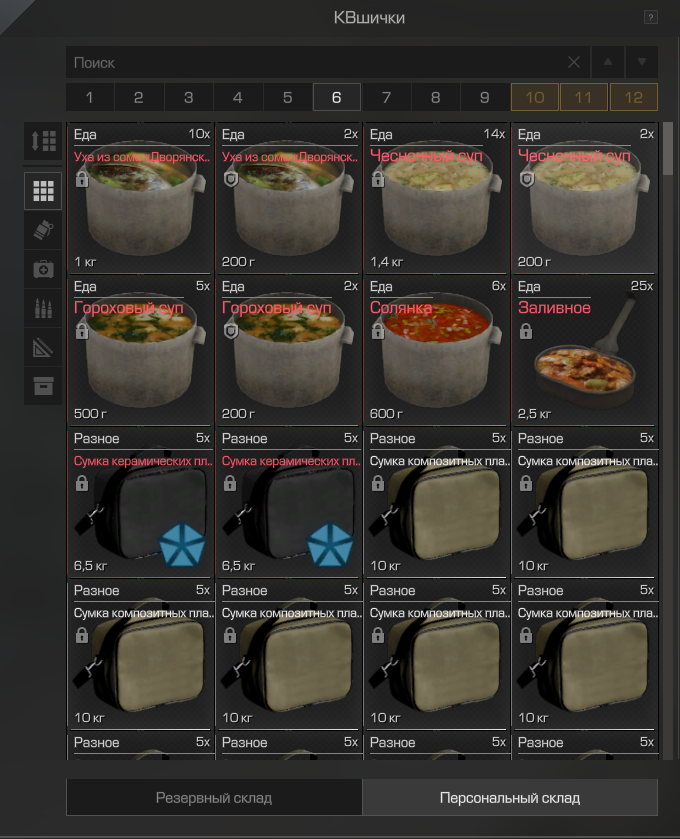Select the 5x Гороховый суп stack
The height and width of the screenshot is (839, 680).
pyautogui.click(x=140, y=349)
